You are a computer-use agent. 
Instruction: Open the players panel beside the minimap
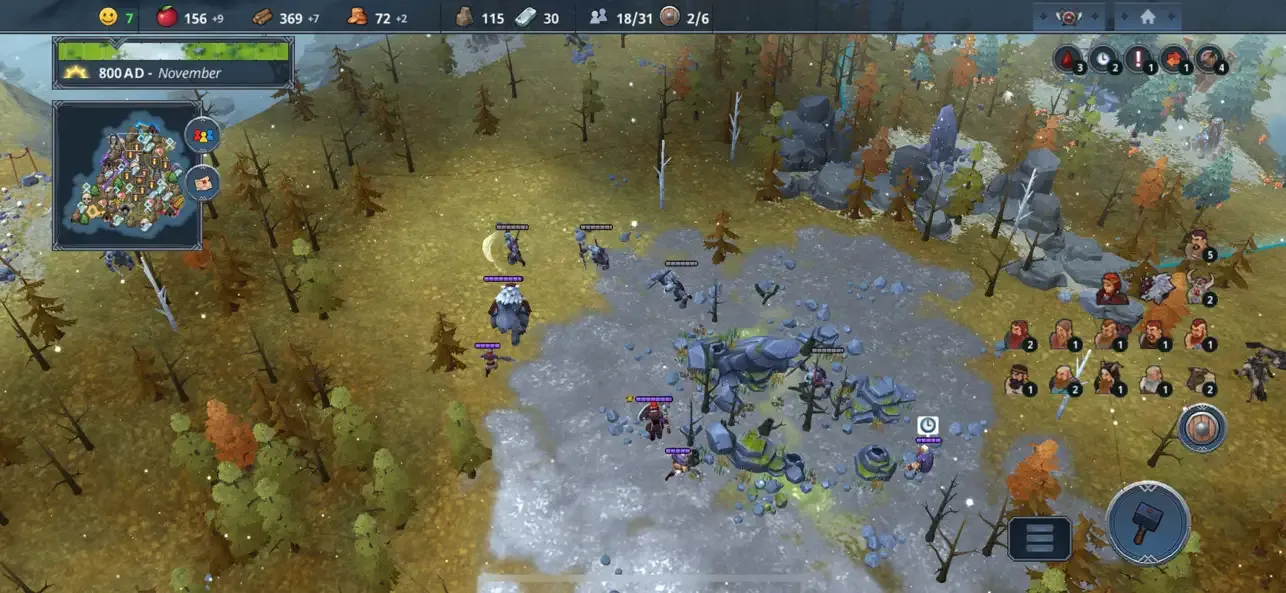pyautogui.click(x=202, y=135)
